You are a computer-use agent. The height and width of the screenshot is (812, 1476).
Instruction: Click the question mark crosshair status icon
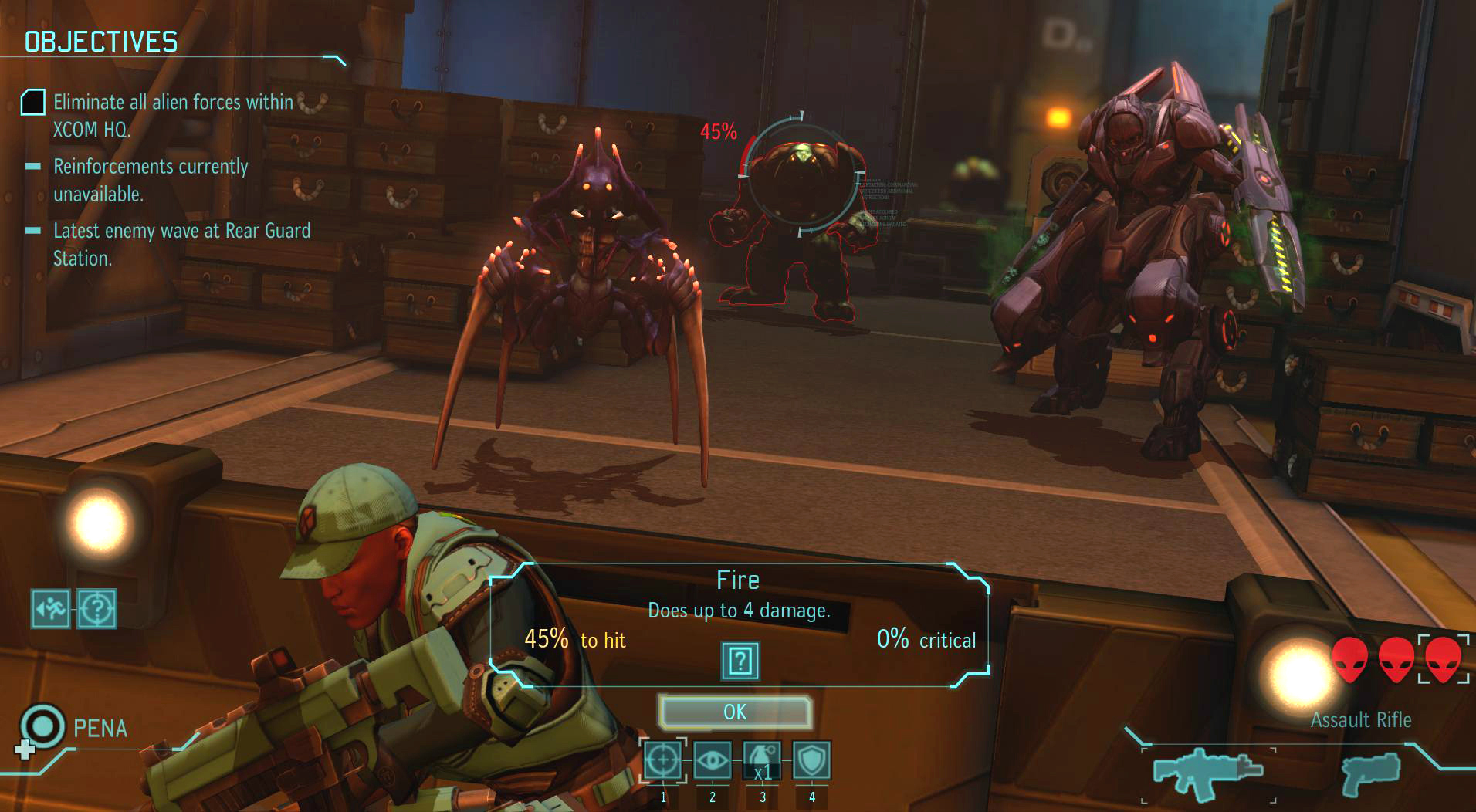(x=97, y=609)
